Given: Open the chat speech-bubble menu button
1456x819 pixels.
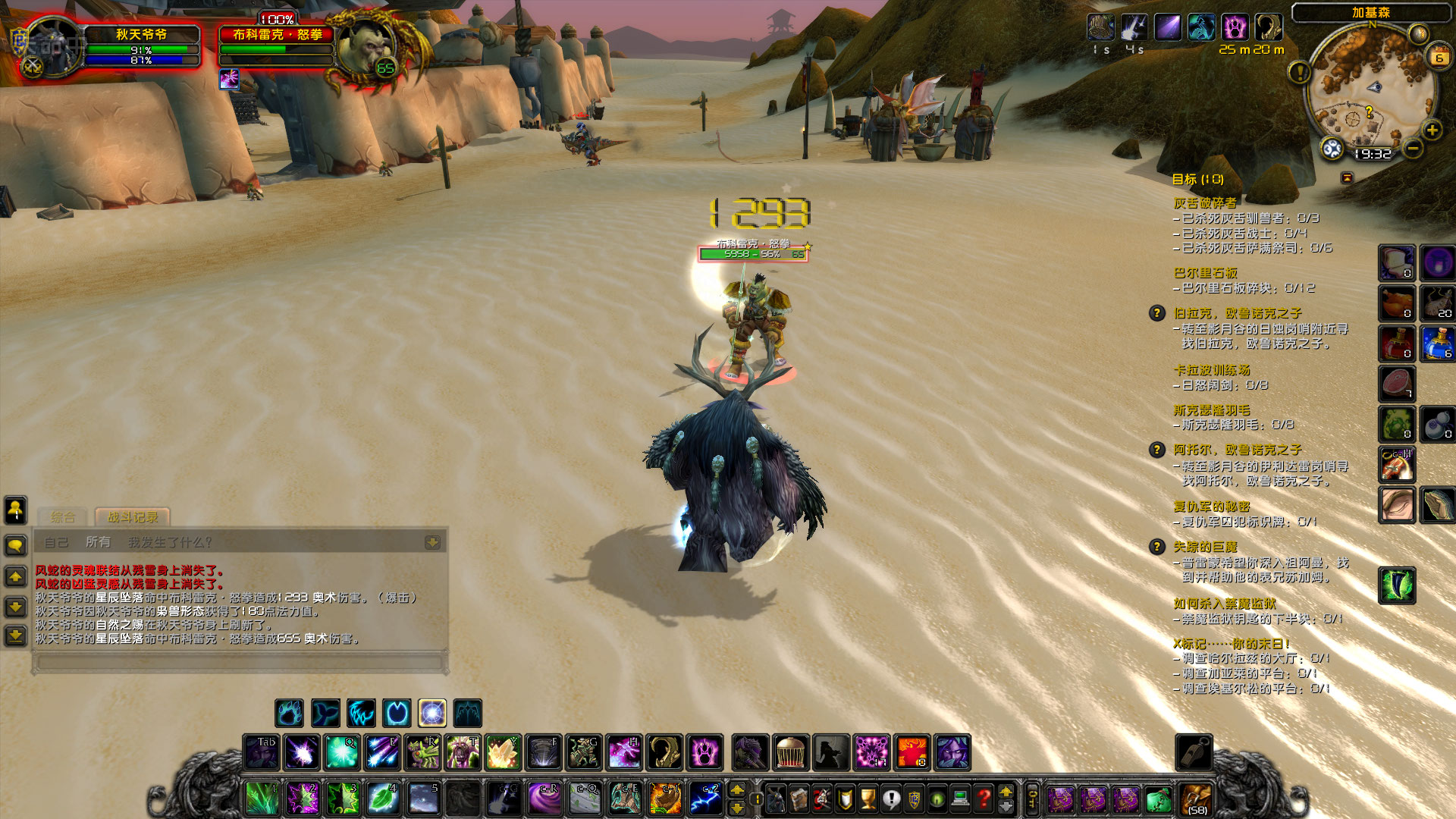Looking at the screenshot, I should tap(15, 545).
